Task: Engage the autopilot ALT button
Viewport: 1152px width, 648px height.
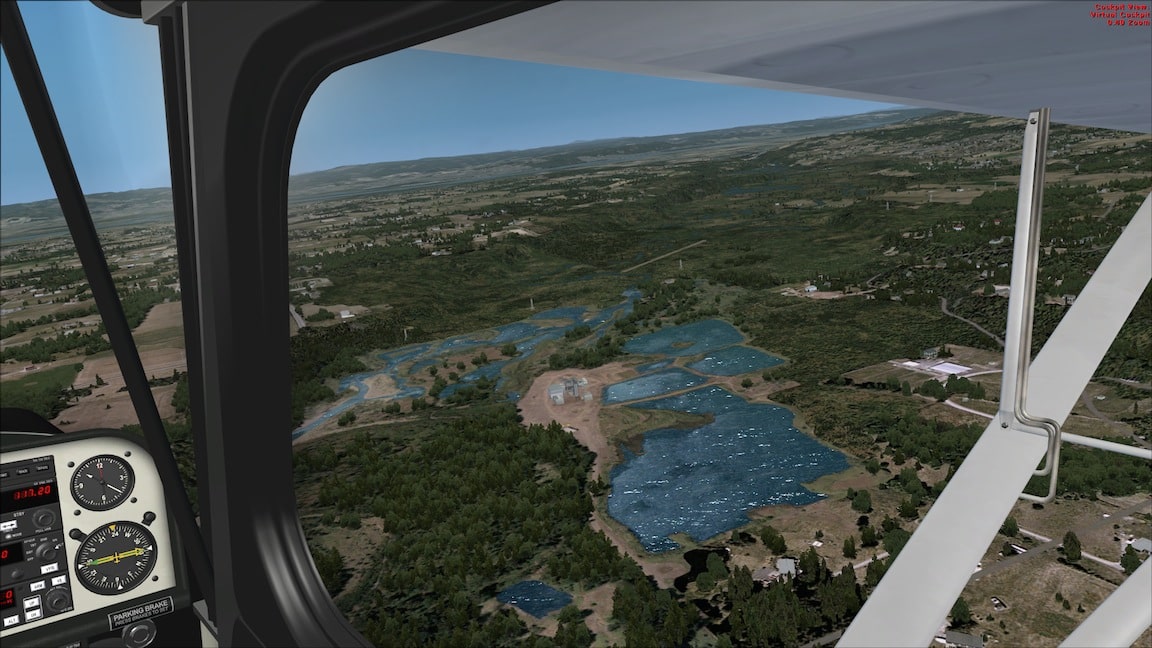Action: pyautogui.click(x=11, y=621)
